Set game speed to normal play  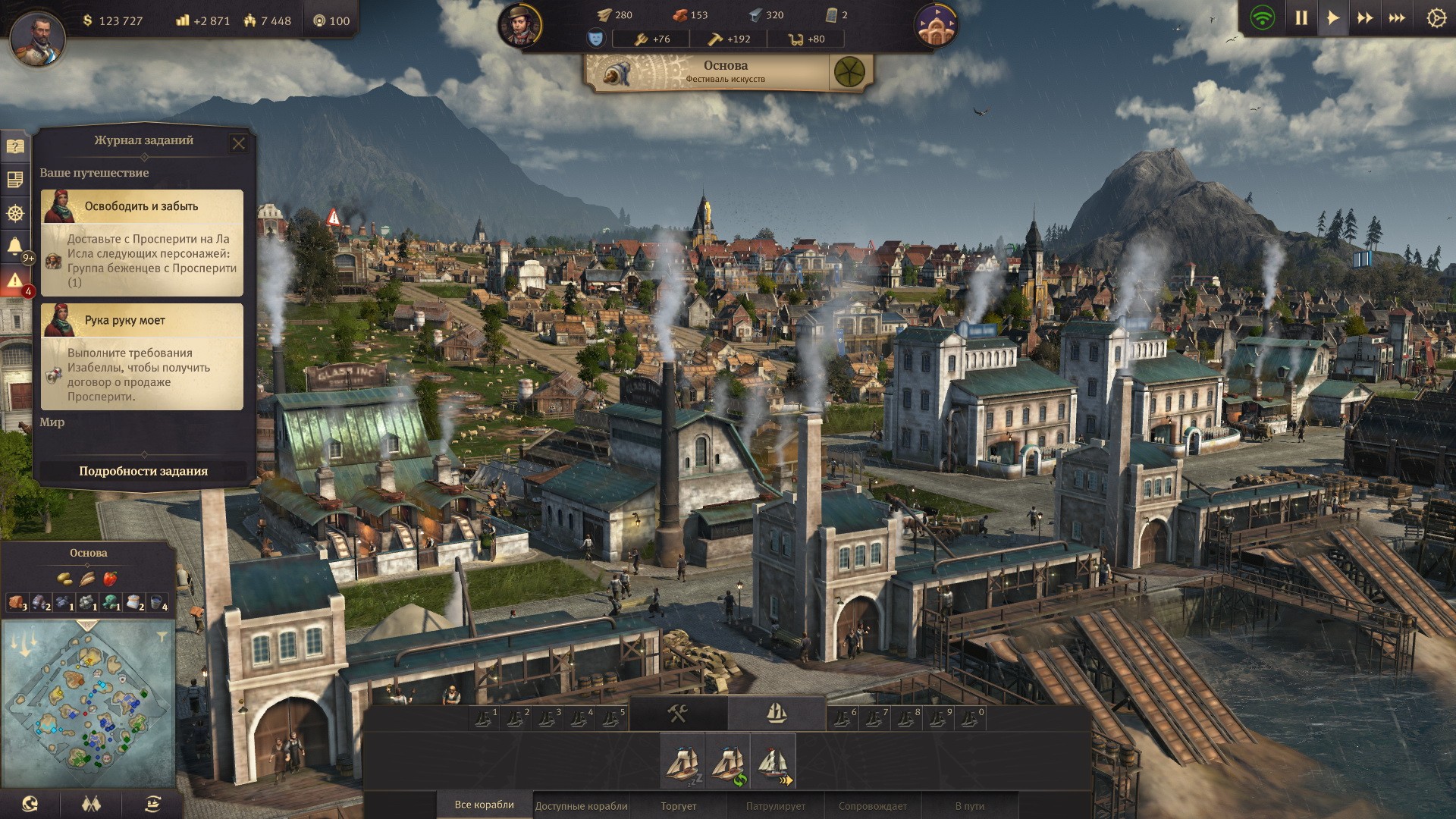(1333, 18)
